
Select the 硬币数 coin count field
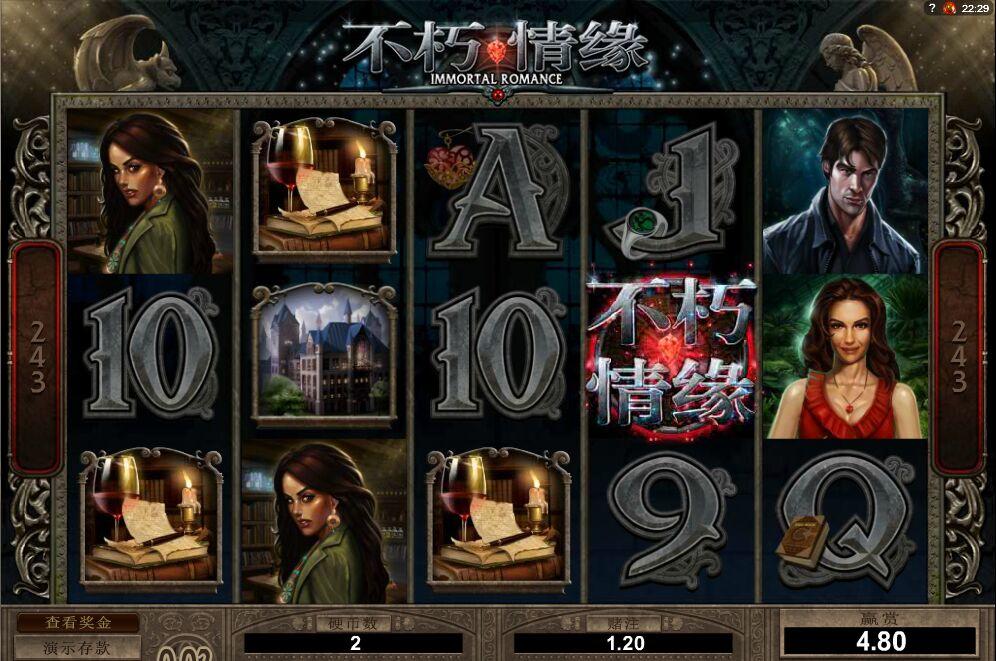[355, 644]
